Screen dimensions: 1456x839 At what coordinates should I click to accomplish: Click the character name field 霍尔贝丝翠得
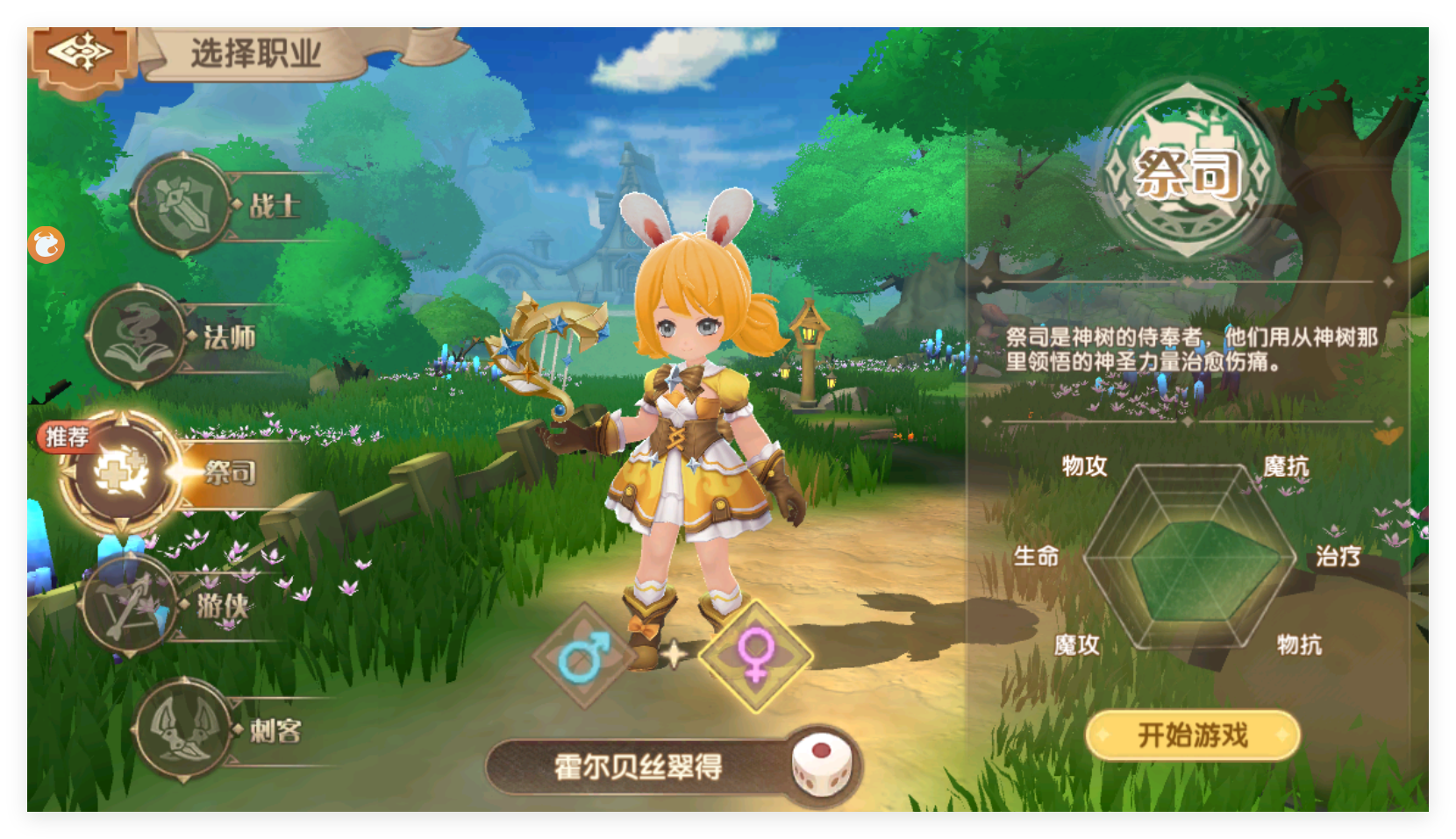(x=639, y=764)
